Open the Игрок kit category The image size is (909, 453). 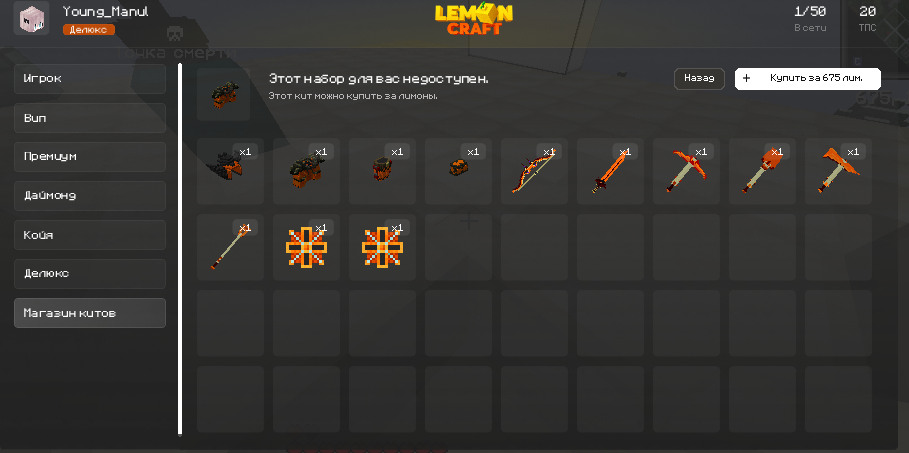point(90,79)
